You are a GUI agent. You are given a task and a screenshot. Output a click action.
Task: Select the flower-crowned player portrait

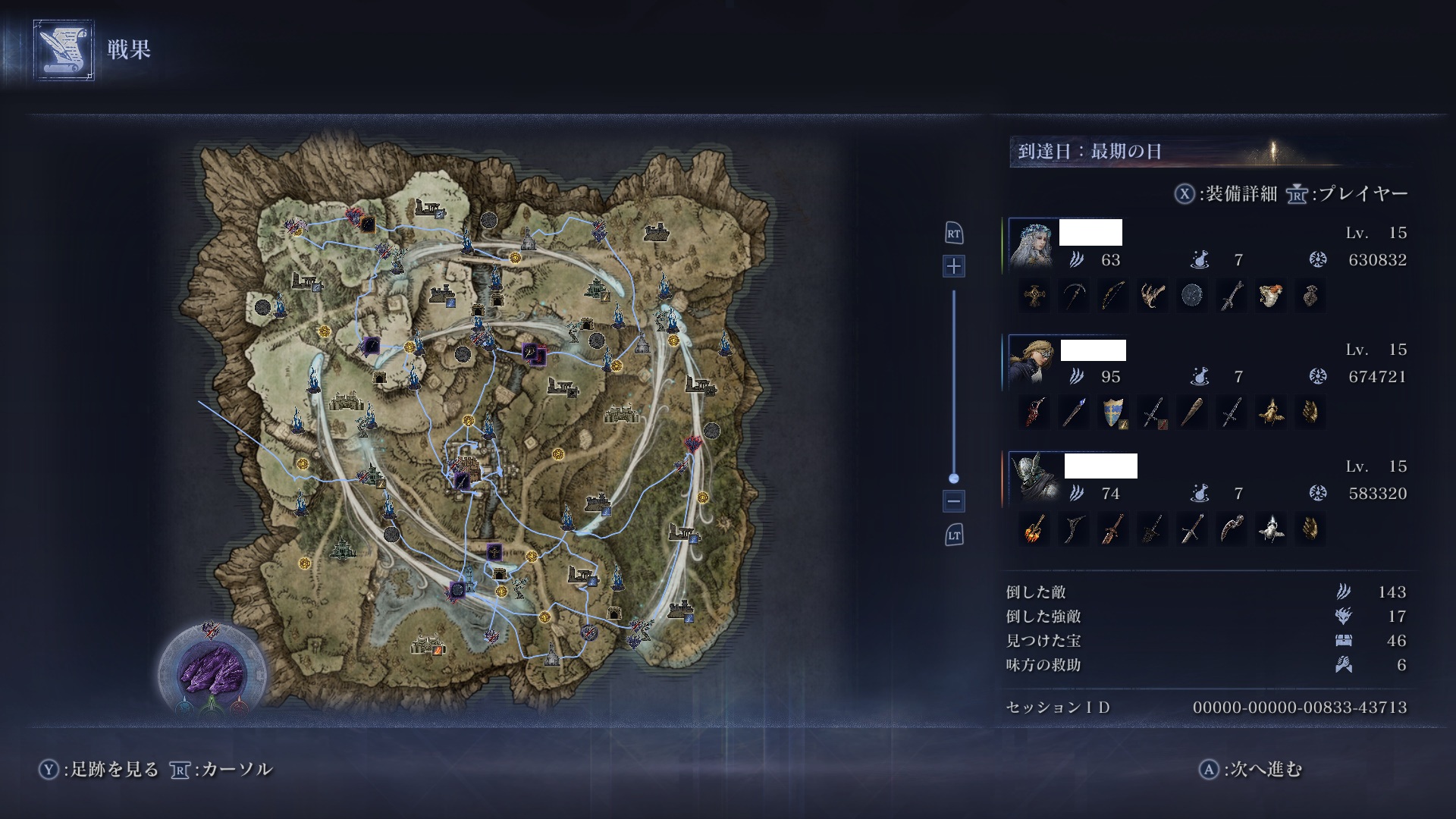[1034, 245]
